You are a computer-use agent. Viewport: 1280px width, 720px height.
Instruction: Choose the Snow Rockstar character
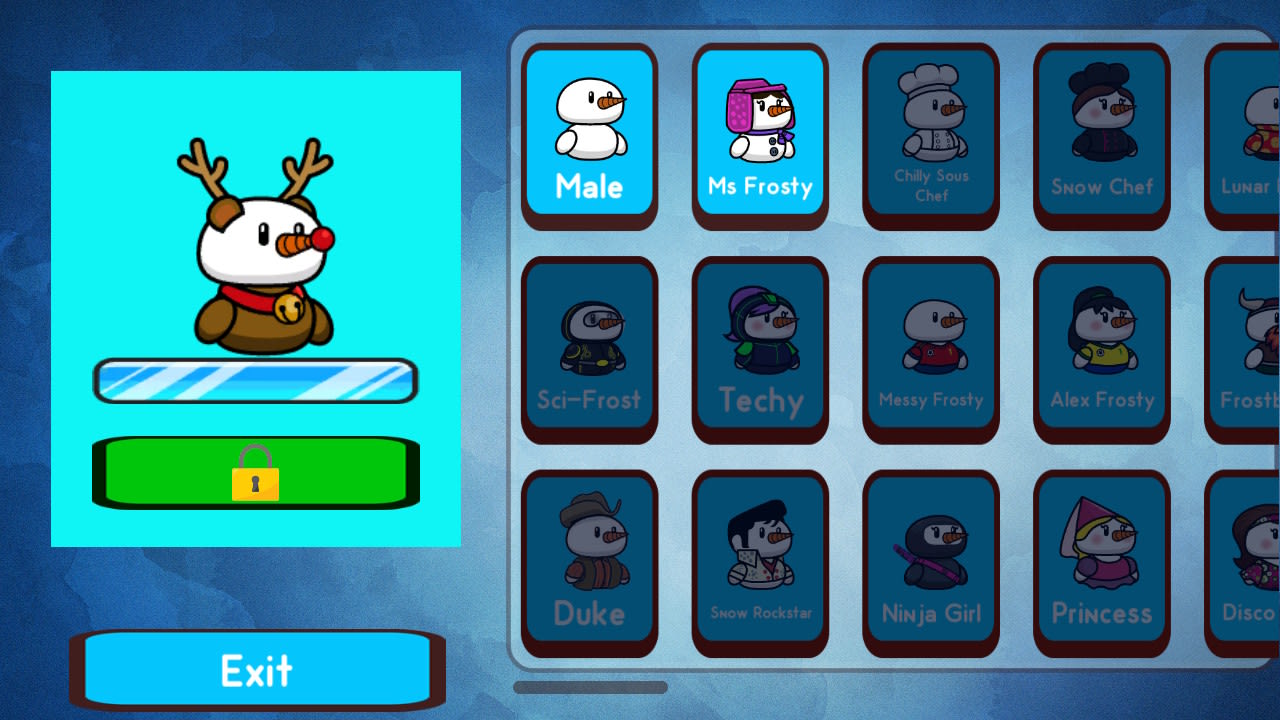pos(760,562)
